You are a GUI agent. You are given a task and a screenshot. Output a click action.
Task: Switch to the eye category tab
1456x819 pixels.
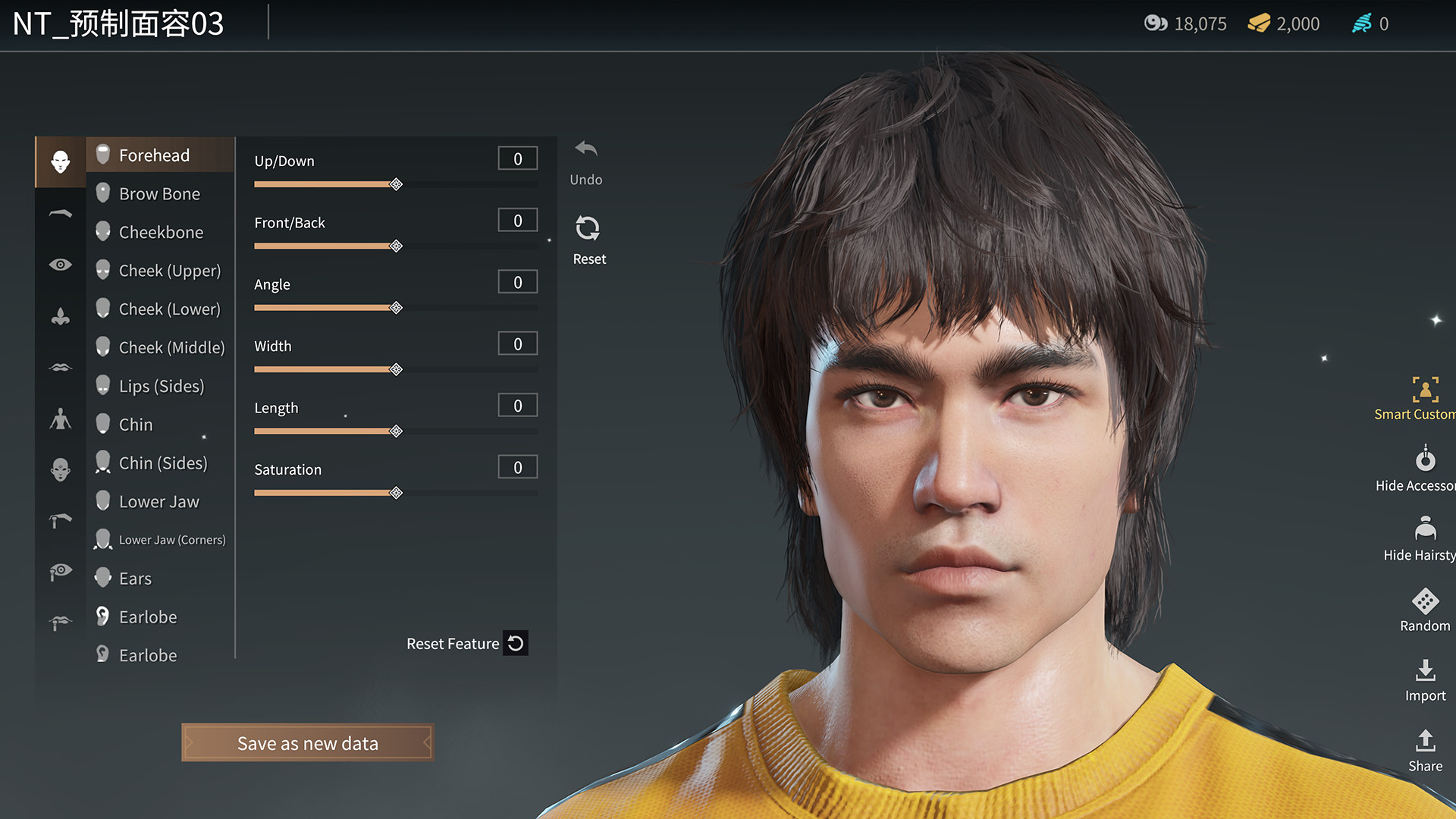61,265
